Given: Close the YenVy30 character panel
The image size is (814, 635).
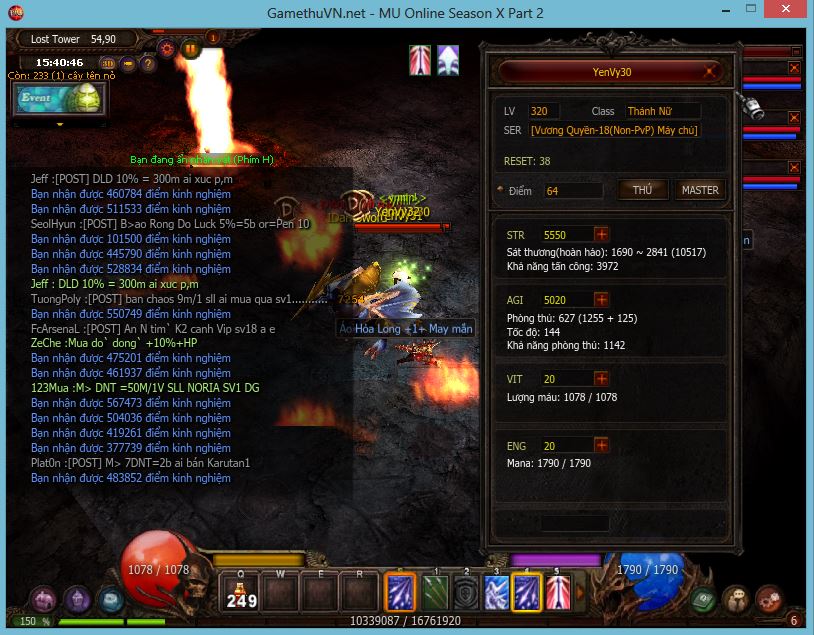Looking at the screenshot, I should tap(710, 72).
